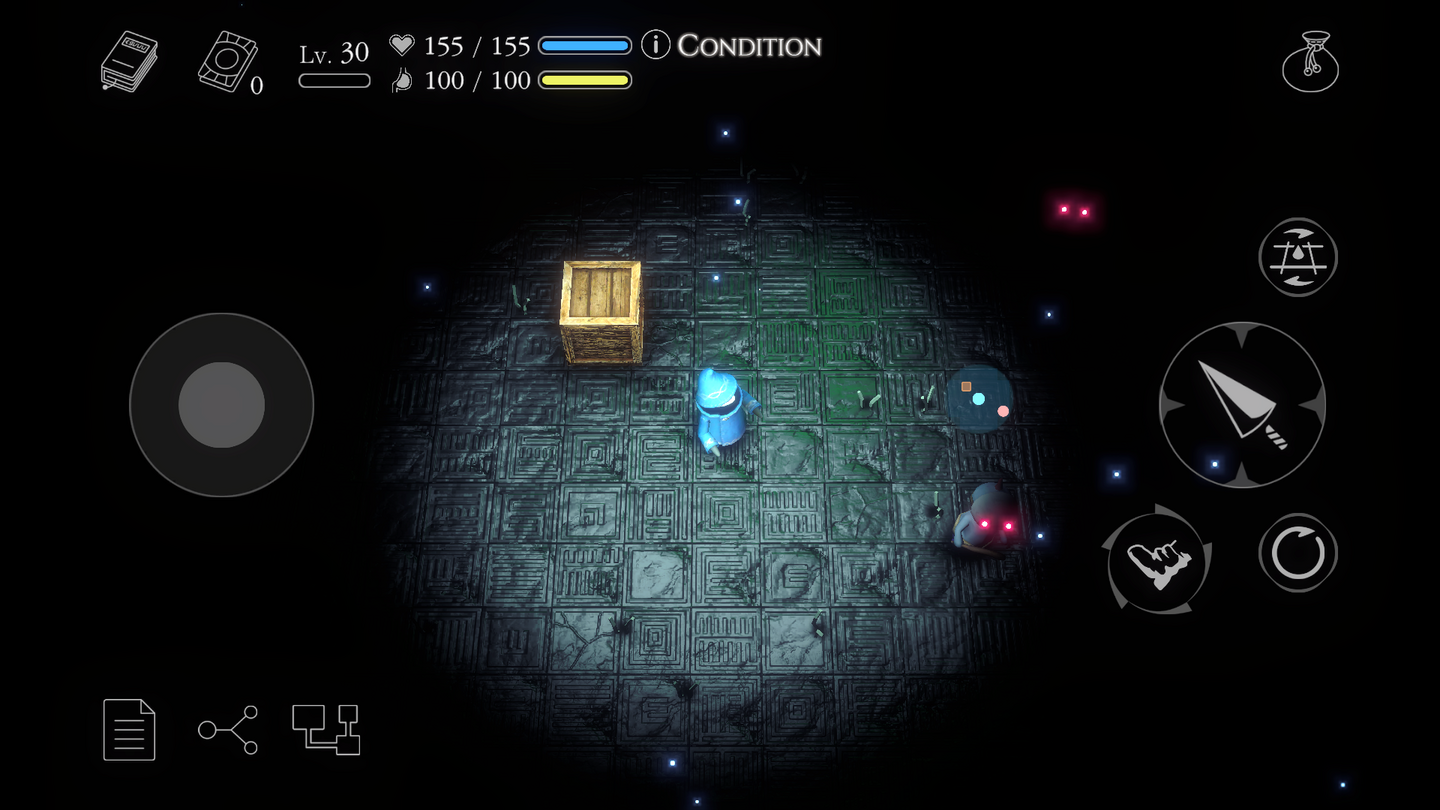Tap the scales swap button
This screenshot has width=1440, height=810.
(x=1298, y=257)
